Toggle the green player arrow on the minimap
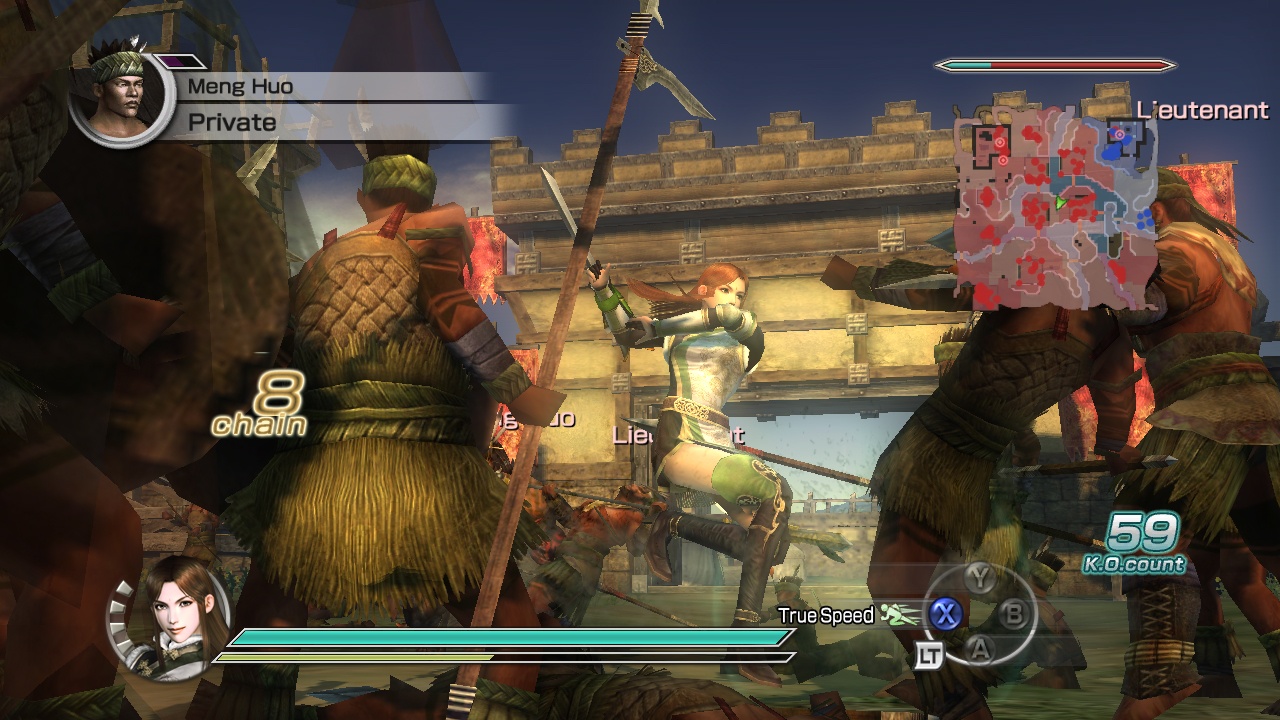This screenshot has height=720, width=1280. click(1060, 203)
